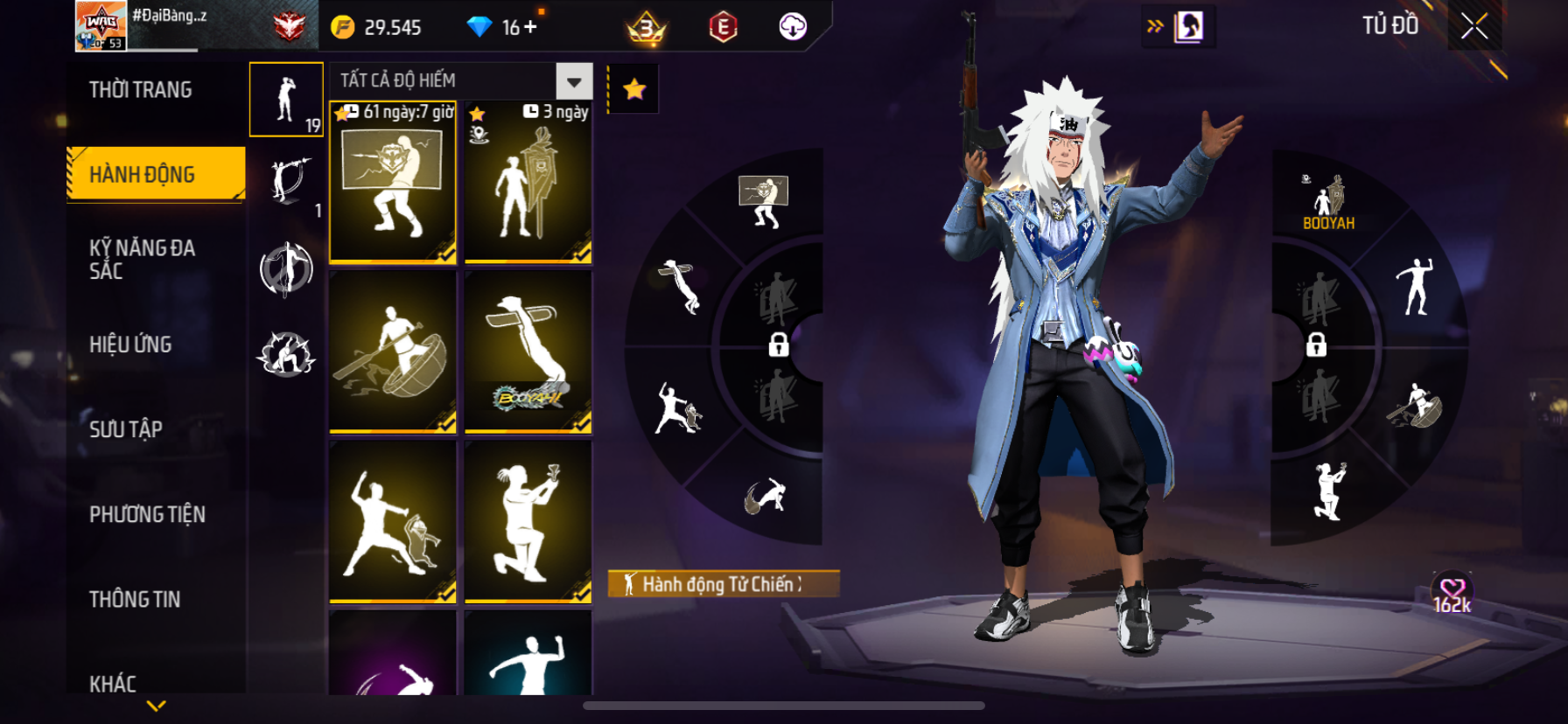Select the Booyah handstand emote tile
The height and width of the screenshot is (724, 1568).
pos(528,352)
